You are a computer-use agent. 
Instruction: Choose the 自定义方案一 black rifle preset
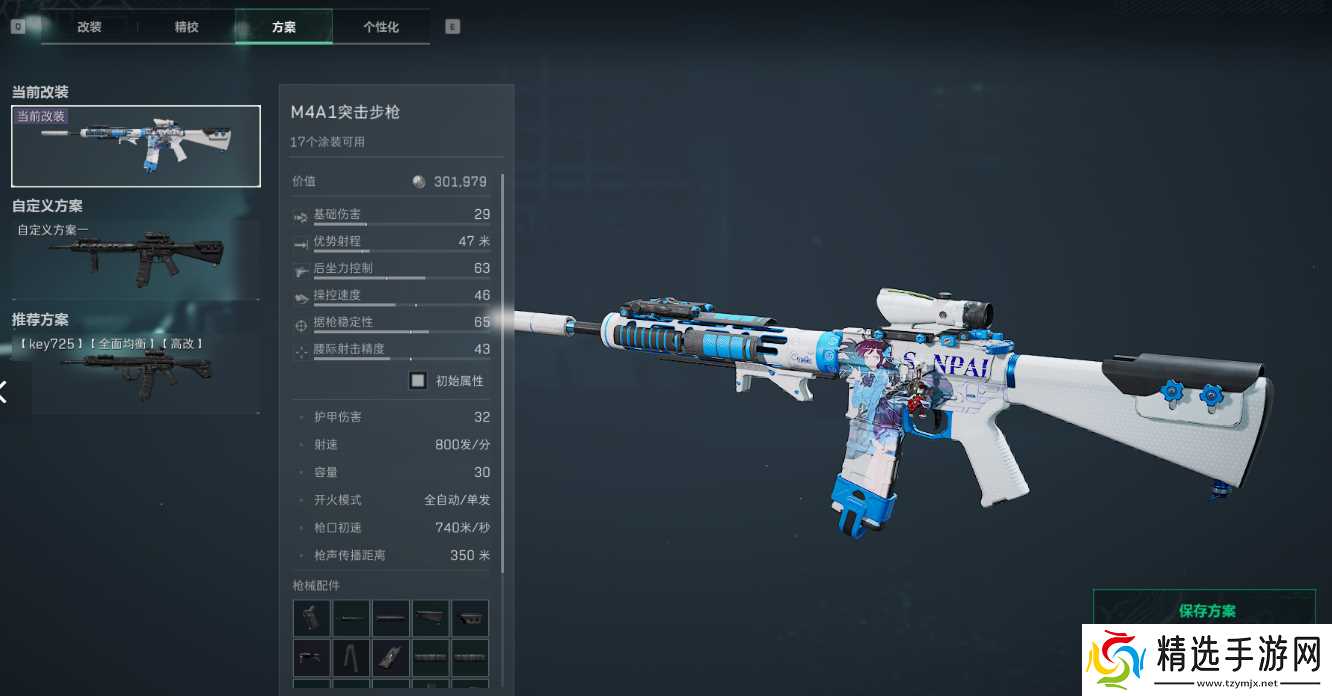(136, 259)
